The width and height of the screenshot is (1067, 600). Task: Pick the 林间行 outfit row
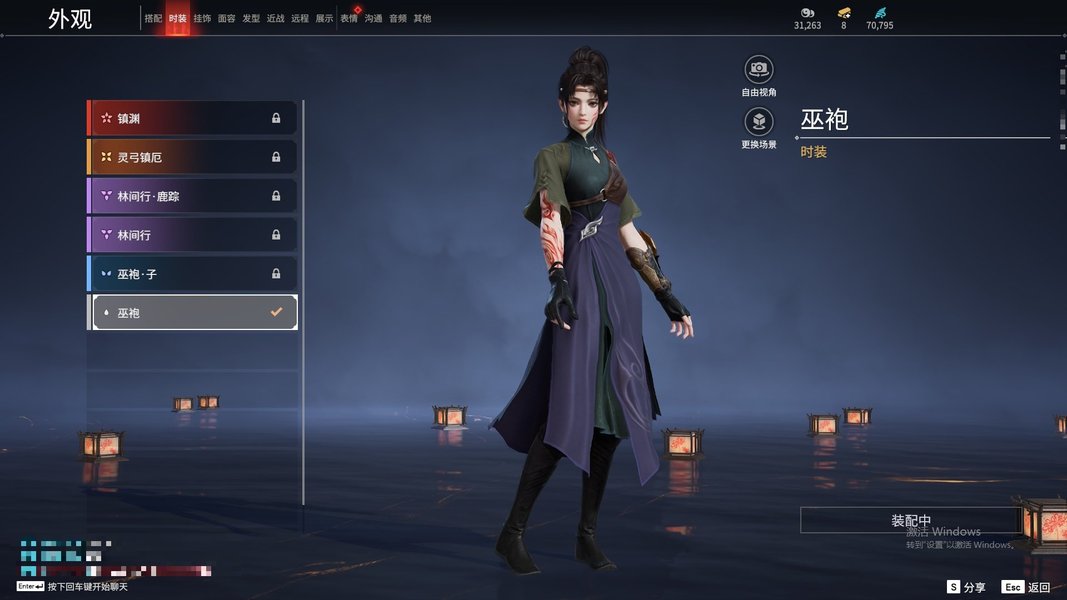click(x=192, y=235)
